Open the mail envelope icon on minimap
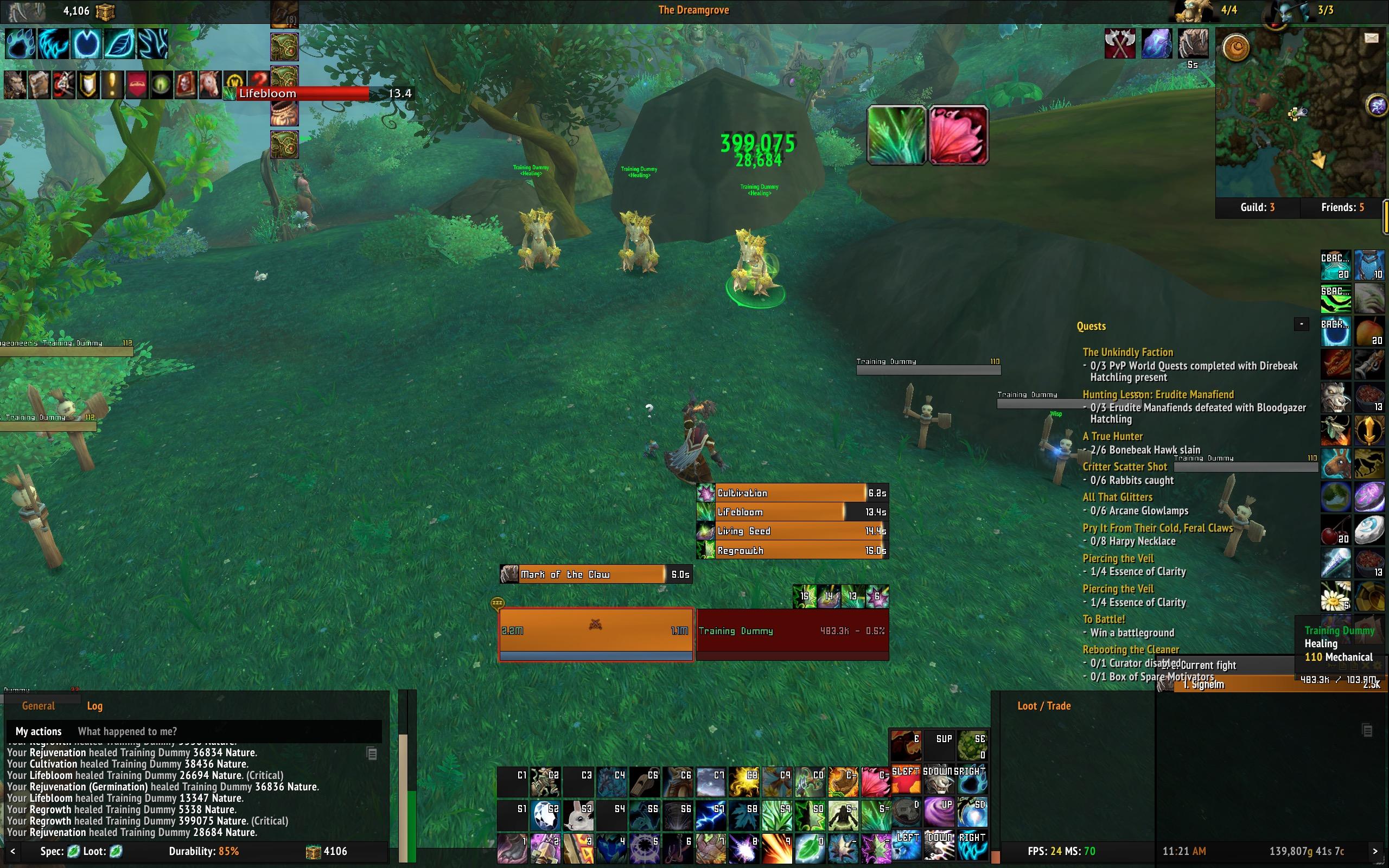 tap(1371, 38)
